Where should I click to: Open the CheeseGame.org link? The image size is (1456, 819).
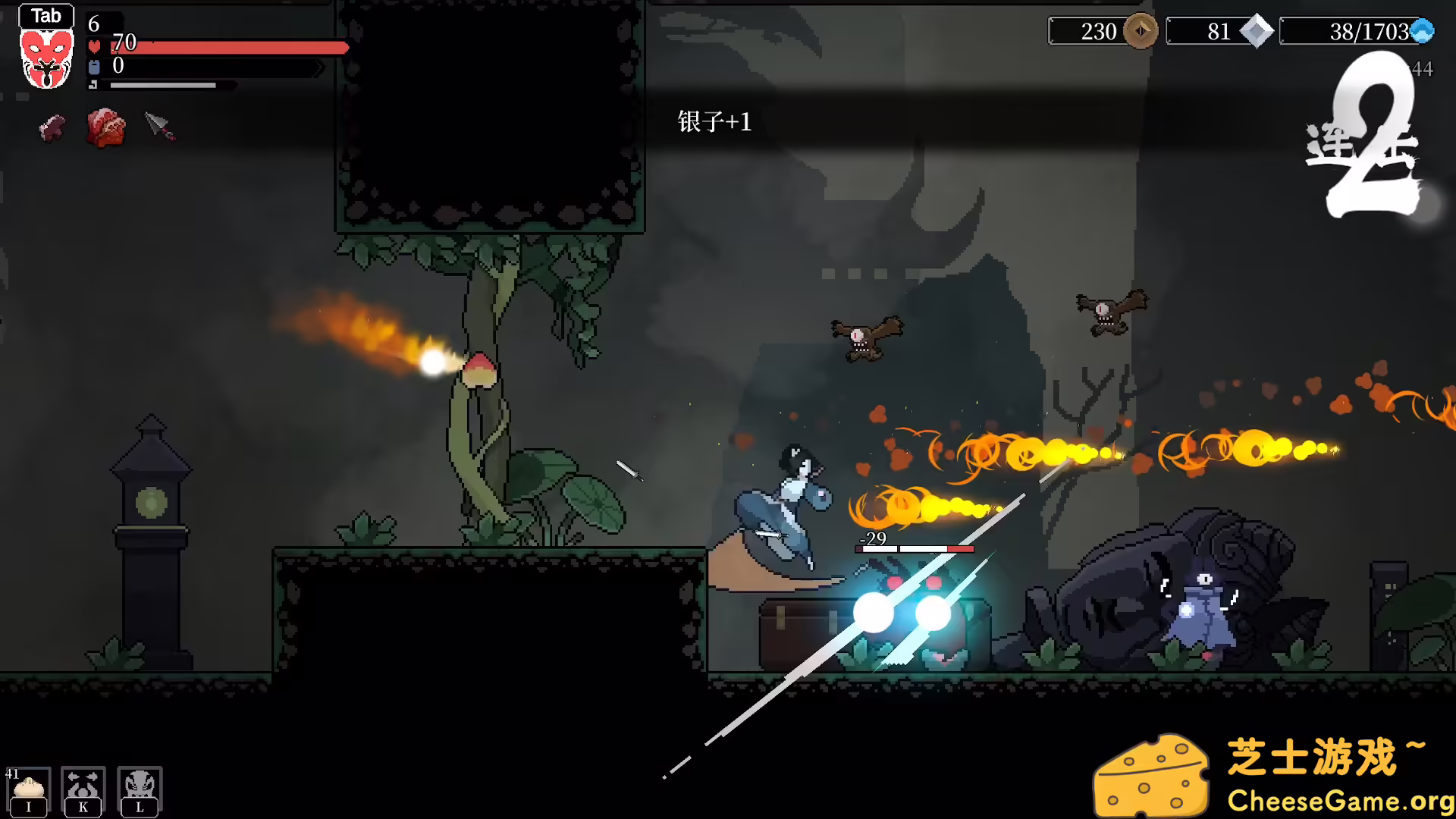click(x=1336, y=799)
